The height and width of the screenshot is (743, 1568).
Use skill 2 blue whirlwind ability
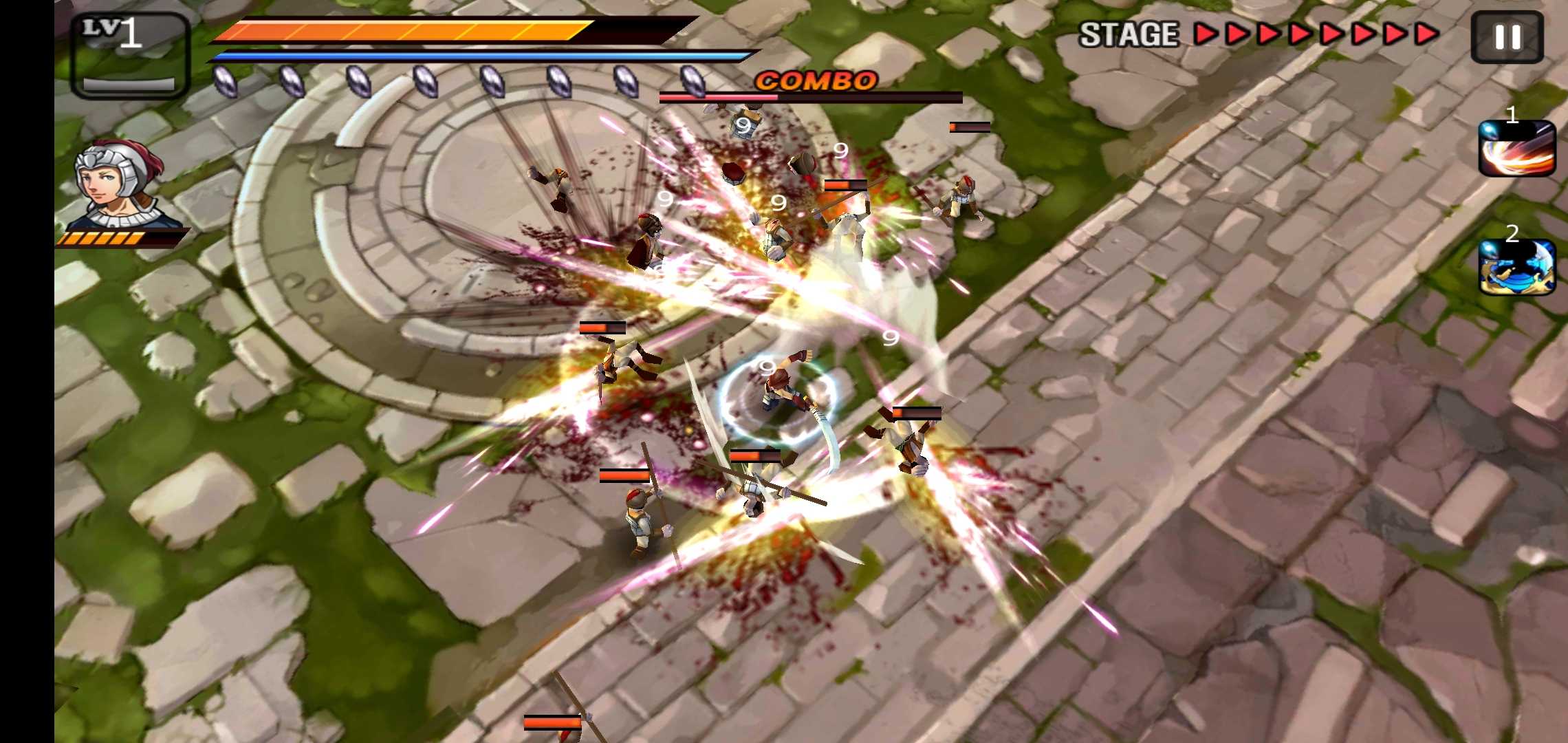click(1516, 268)
